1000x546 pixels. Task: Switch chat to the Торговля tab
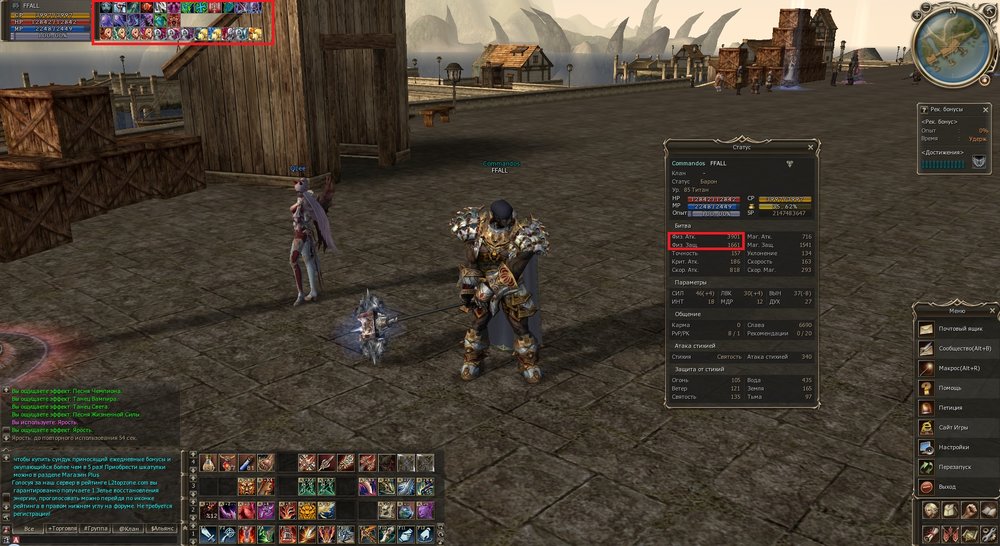point(62,527)
